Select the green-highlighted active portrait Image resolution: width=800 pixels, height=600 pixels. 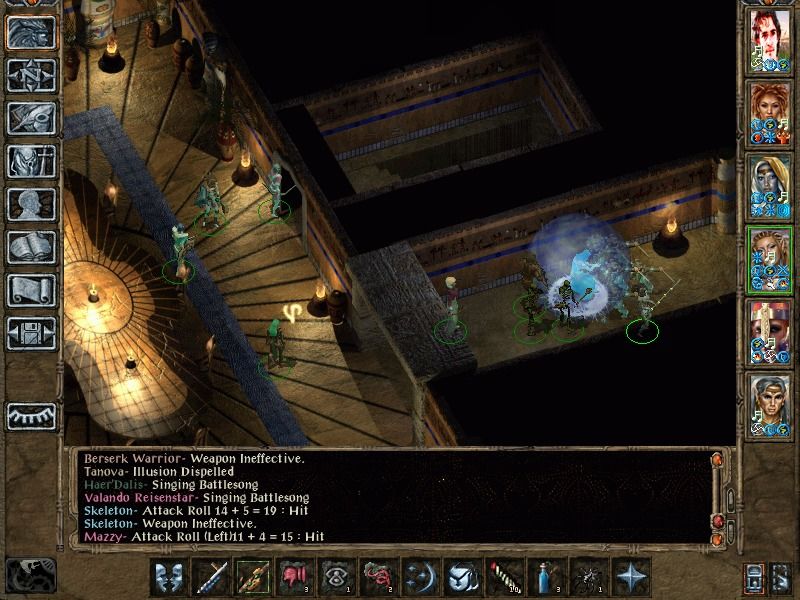(x=770, y=258)
